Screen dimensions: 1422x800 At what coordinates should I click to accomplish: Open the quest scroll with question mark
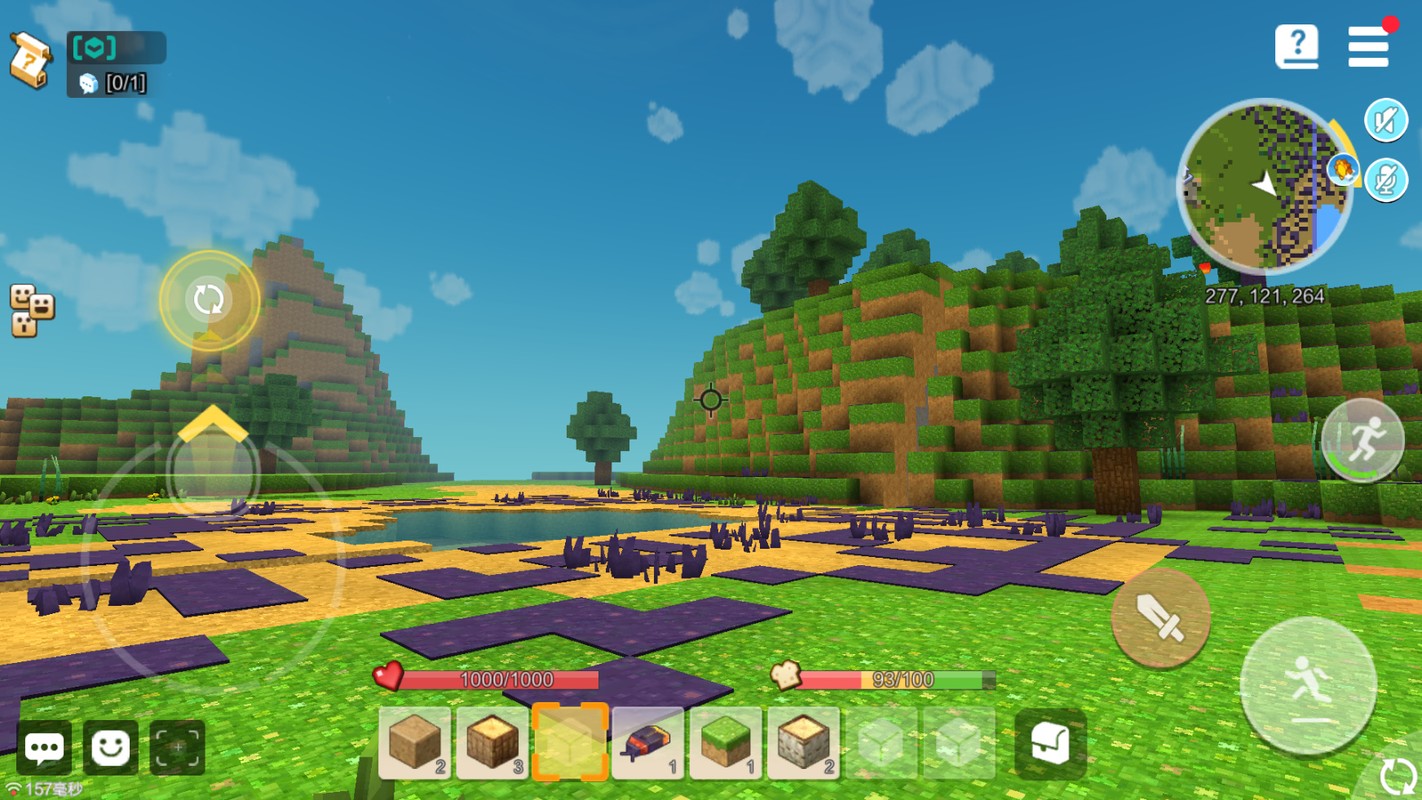pyautogui.click(x=30, y=60)
